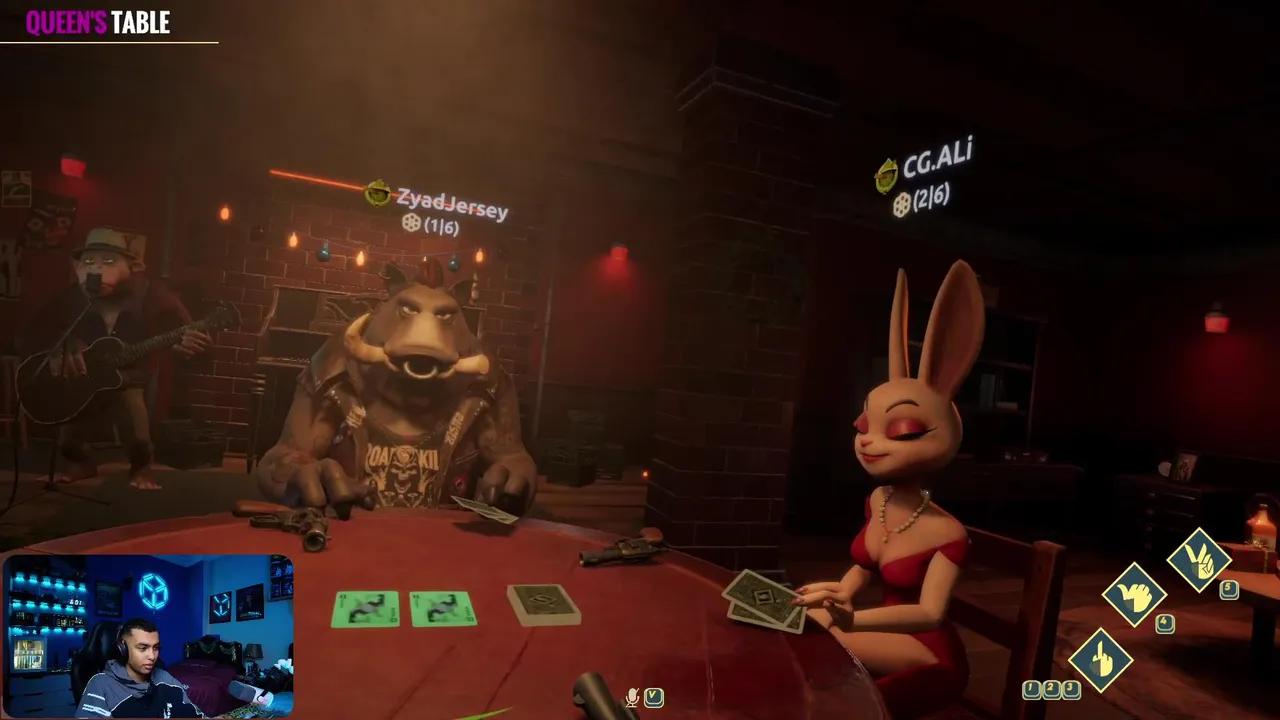Click the dice icon next to ZyadJersey's count
Viewport: 1280px width, 720px height.
pyautogui.click(x=411, y=224)
